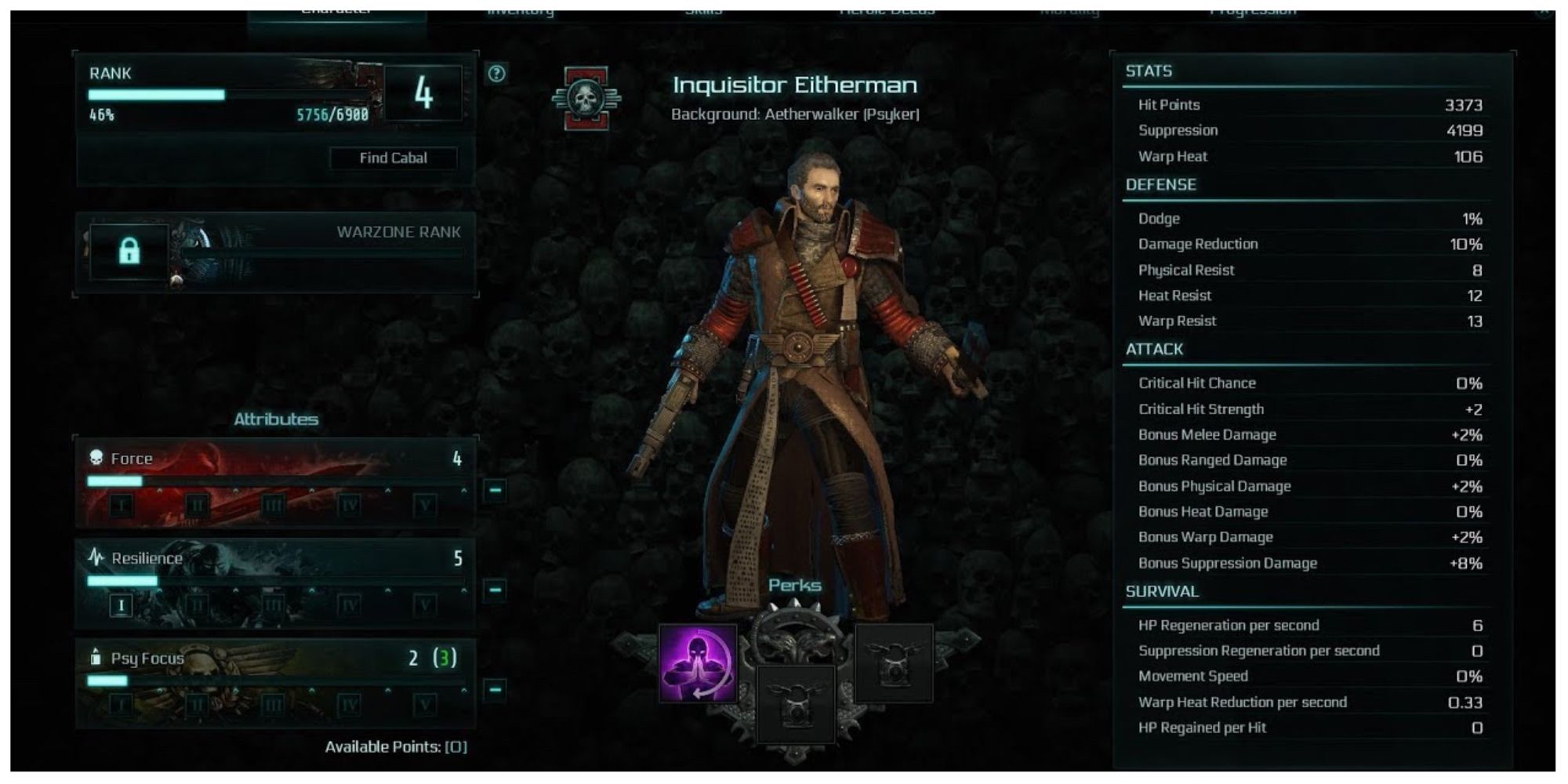The height and width of the screenshot is (784, 1568).
Task: Switch to the Heroic Deeds tab
Action: (x=886, y=8)
